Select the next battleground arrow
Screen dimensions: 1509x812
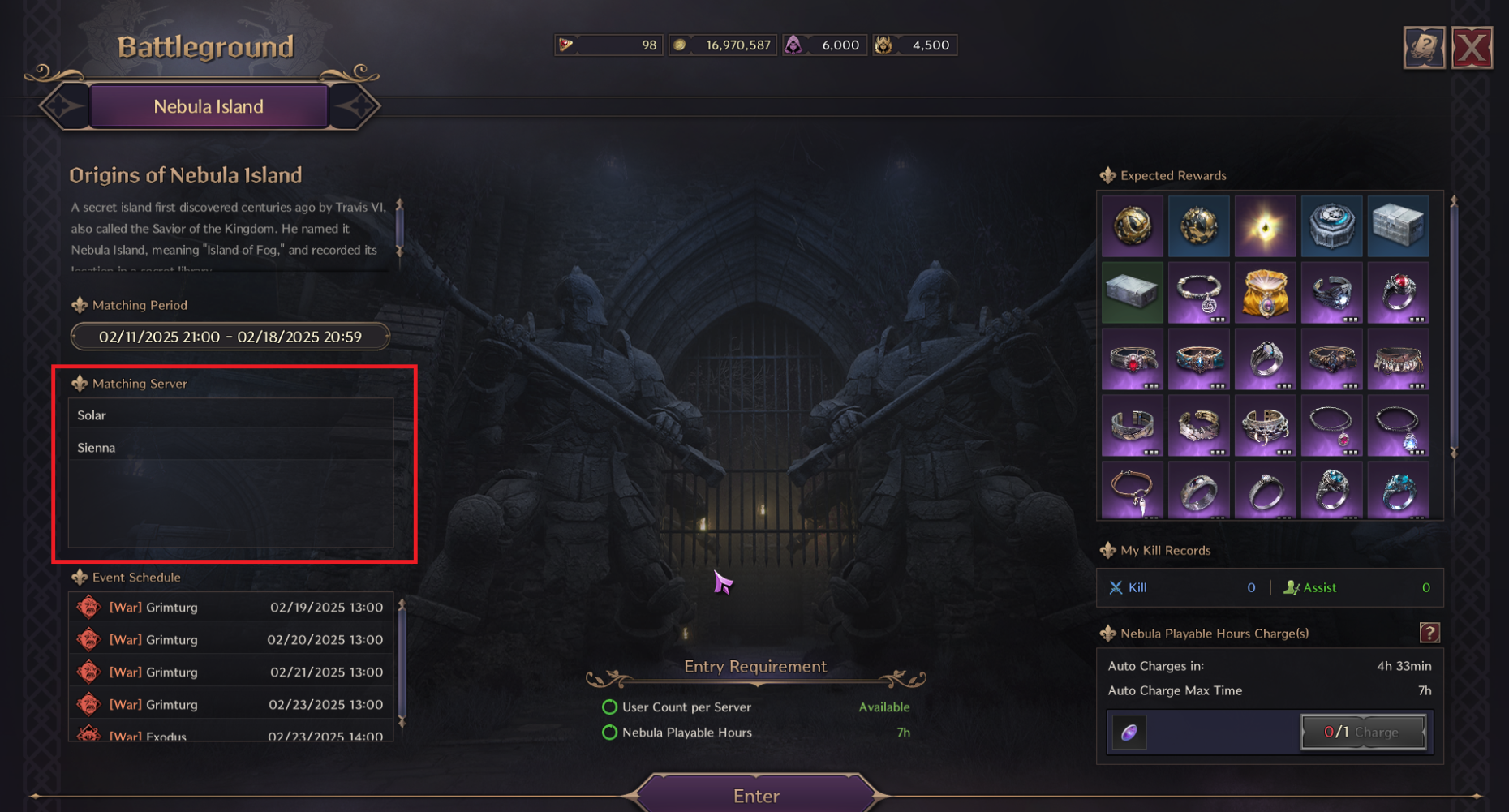tap(355, 105)
